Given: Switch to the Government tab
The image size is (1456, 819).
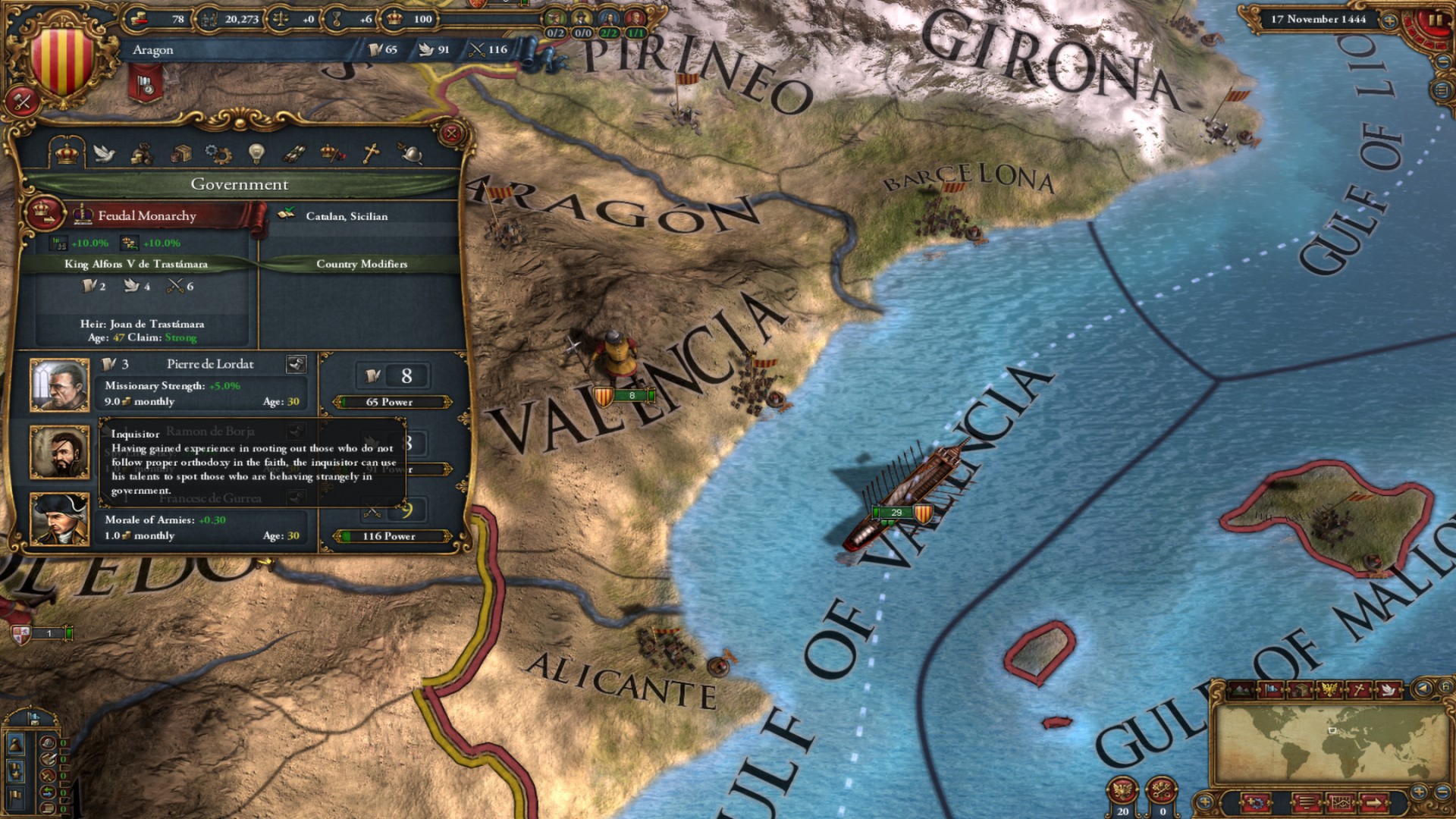Looking at the screenshot, I should pos(67,153).
